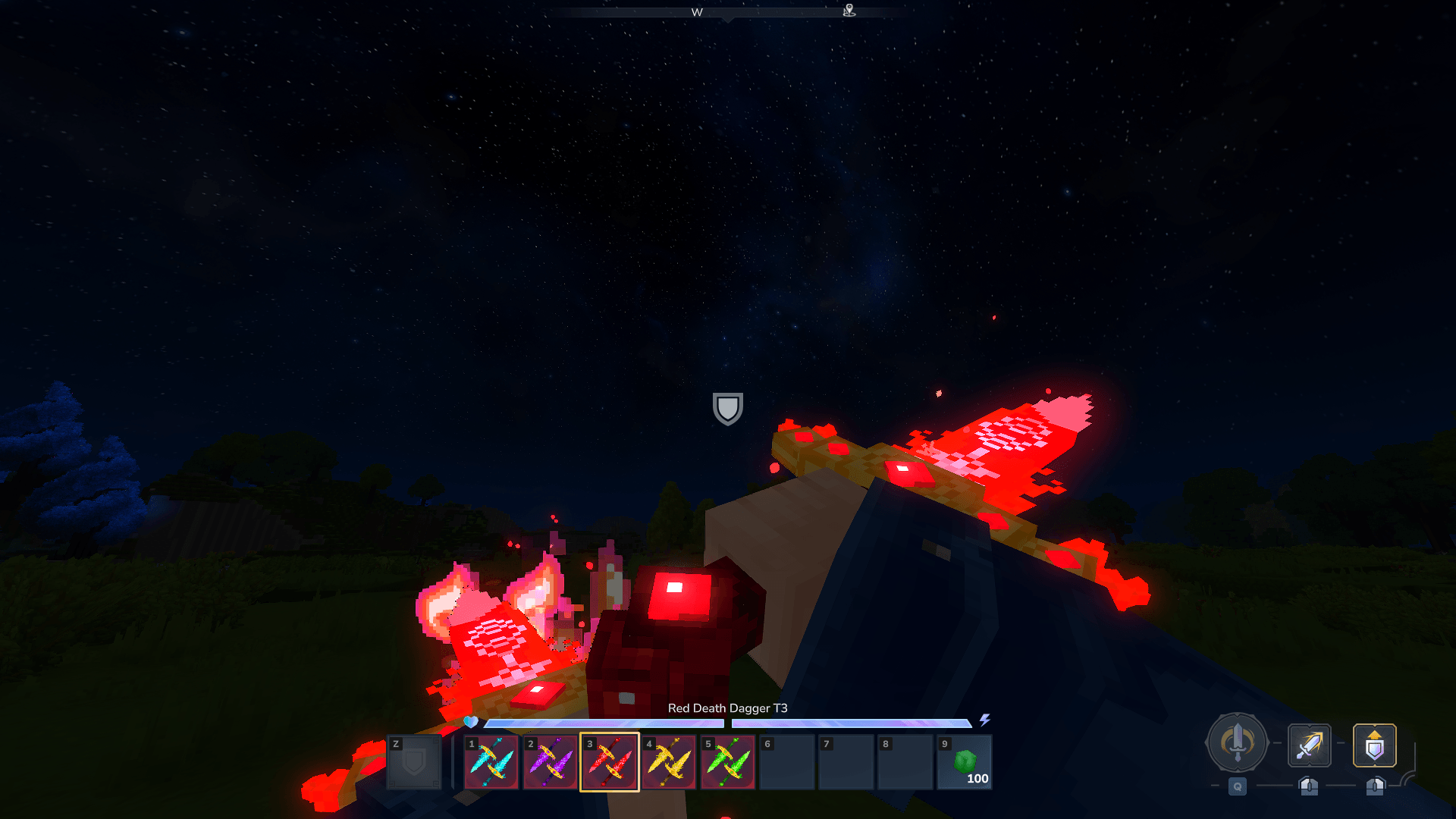Select the yellow dagger in hotbar slot 4

click(x=669, y=762)
